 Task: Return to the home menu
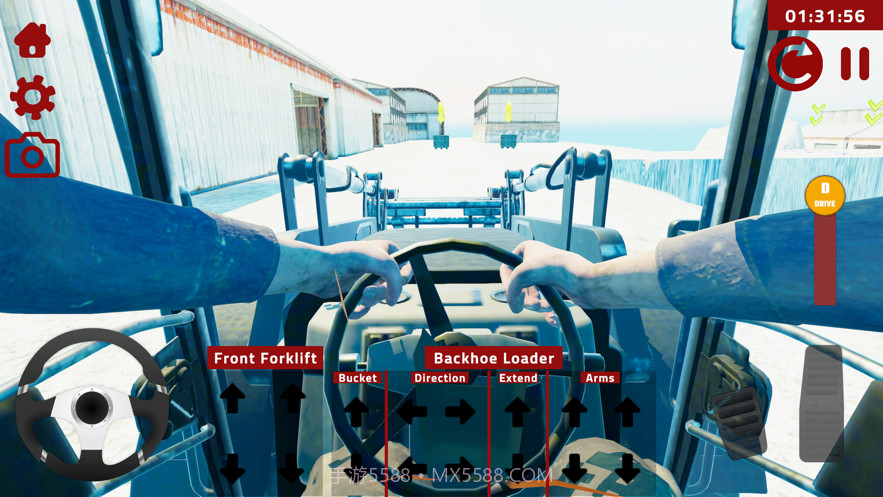pyautogui.click(x=32, y=41)
